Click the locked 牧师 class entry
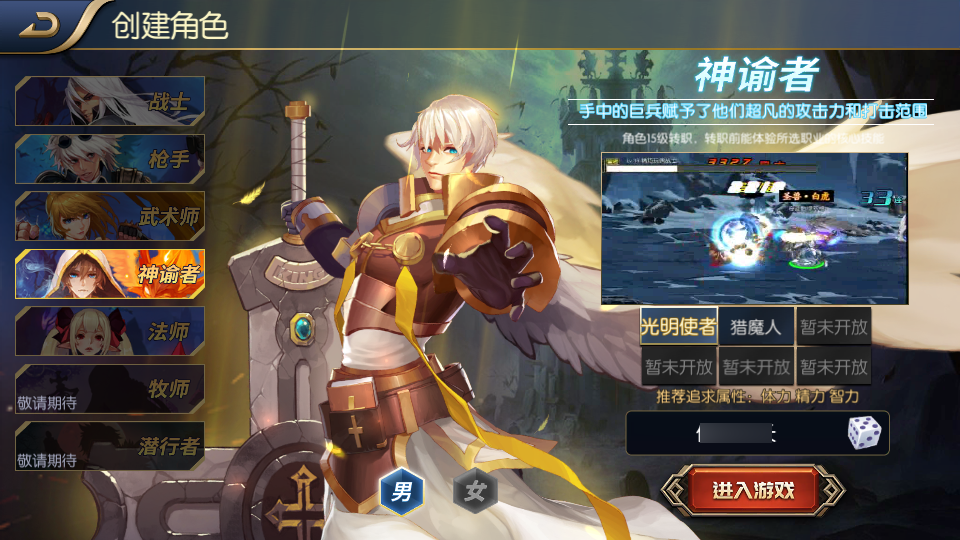The width and height of the screenshot is (960, 540). (110, 389)
